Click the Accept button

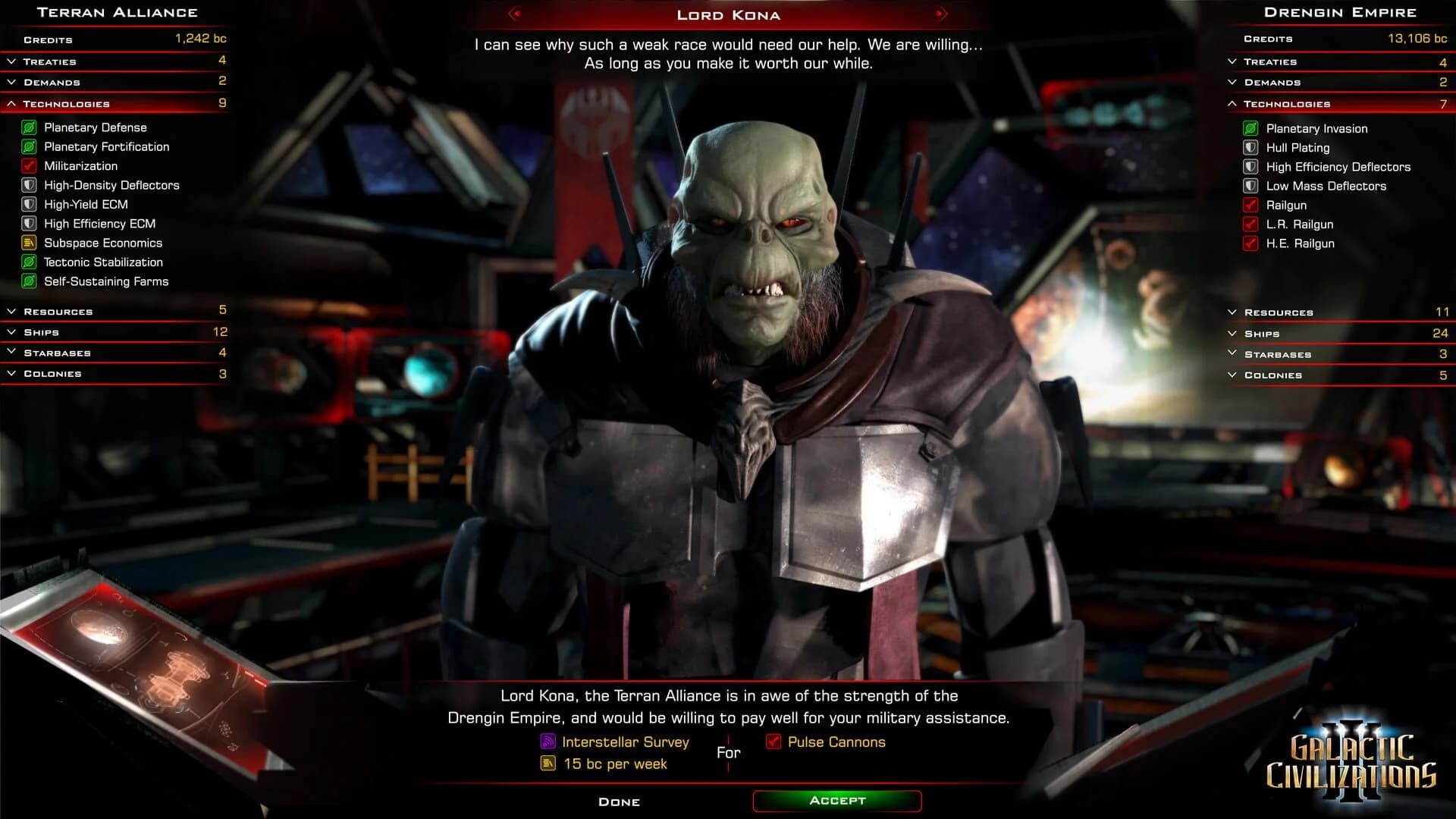coord(836,800)
